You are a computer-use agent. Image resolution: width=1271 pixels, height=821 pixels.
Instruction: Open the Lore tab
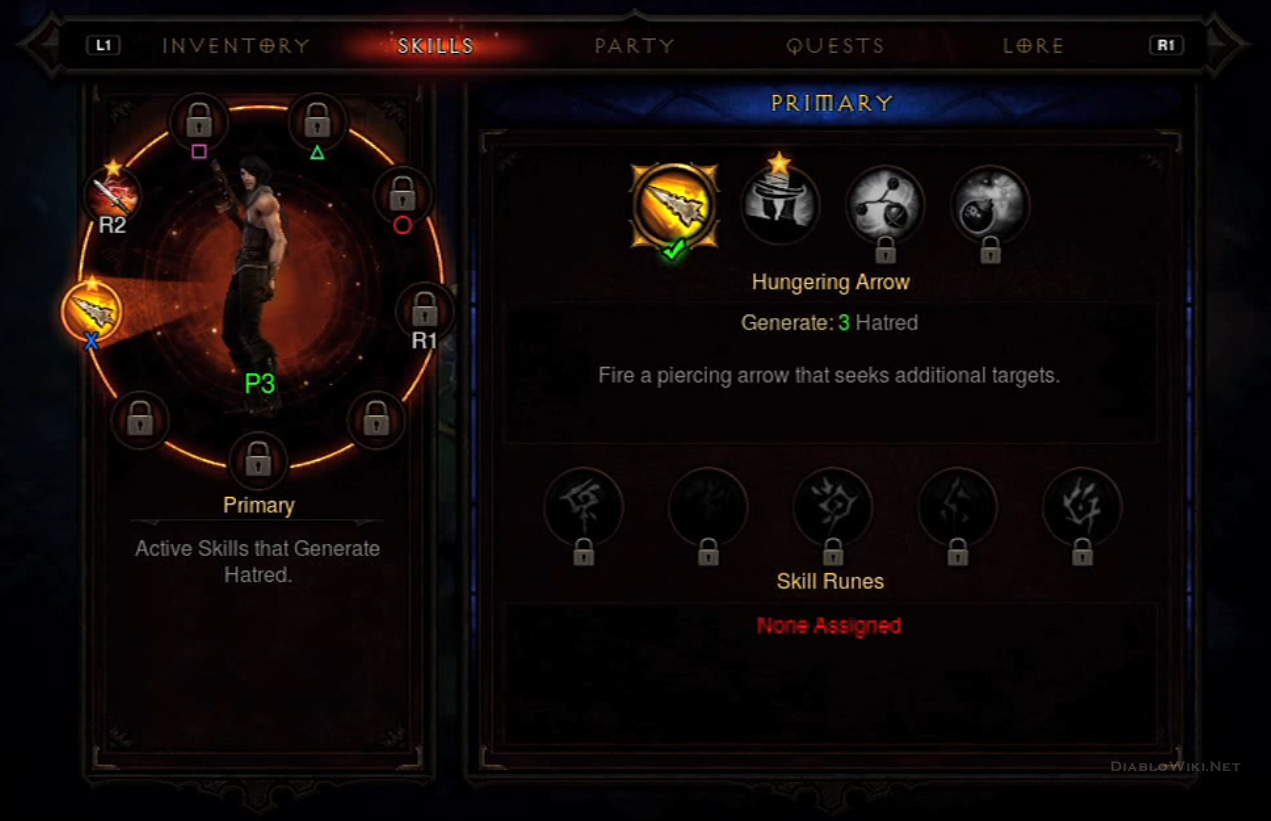[1033, 46]
